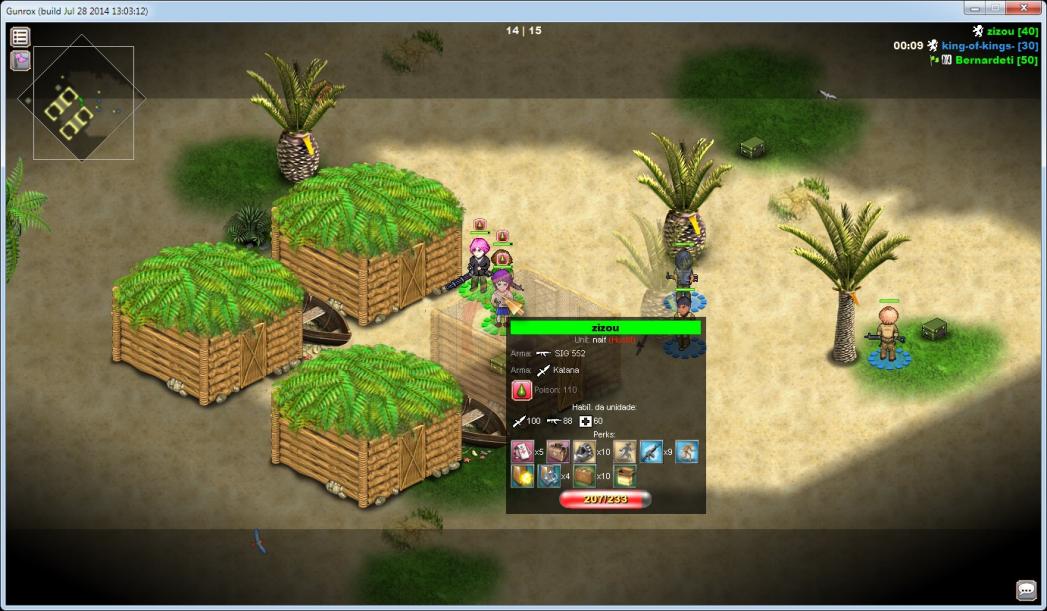1047x611 pixels.
Task: Select player Bernardeti in the player list
Action: (997, 60)
